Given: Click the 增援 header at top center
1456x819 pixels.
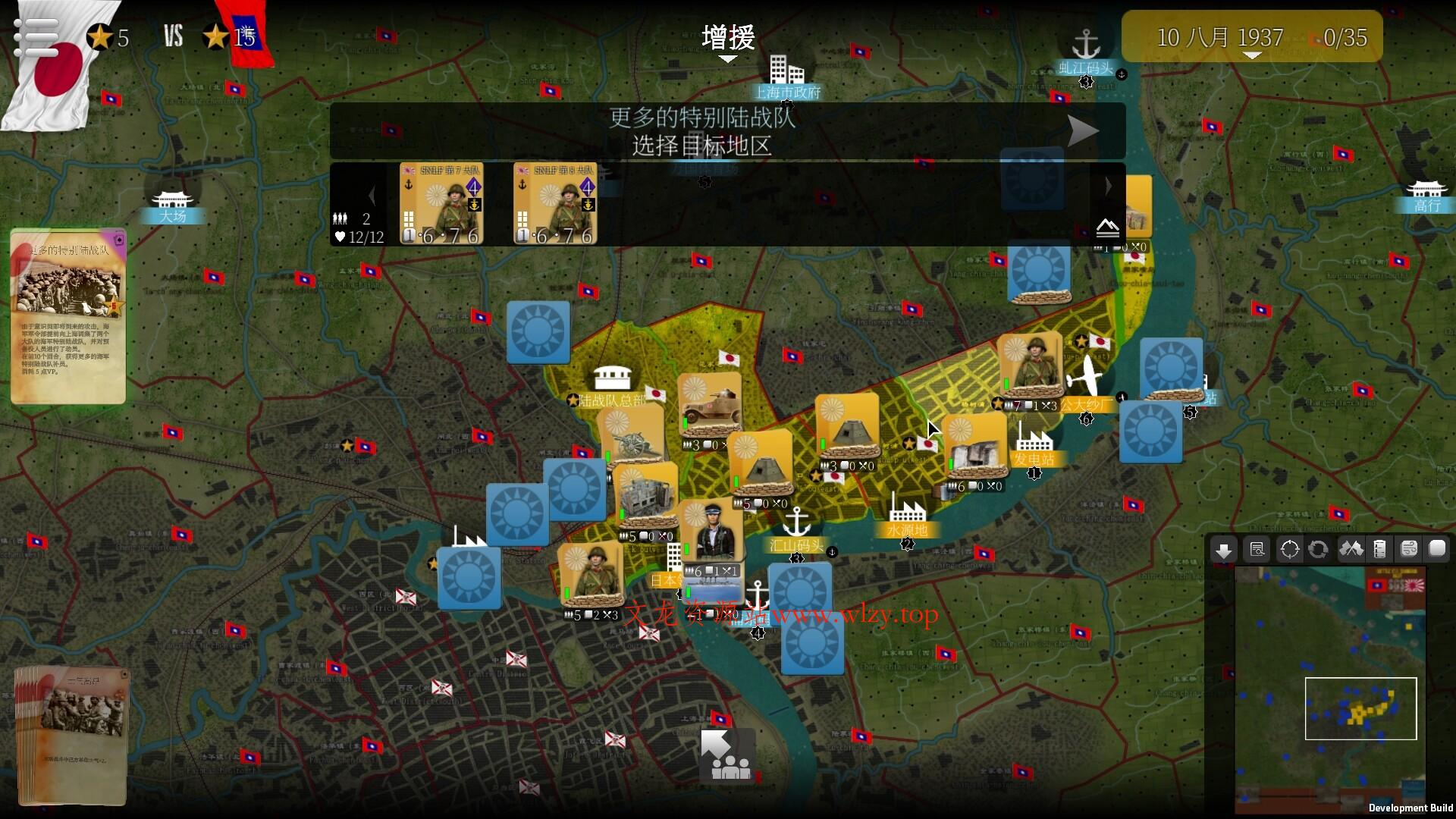Looking at the screenshot, I should (727, 38).
